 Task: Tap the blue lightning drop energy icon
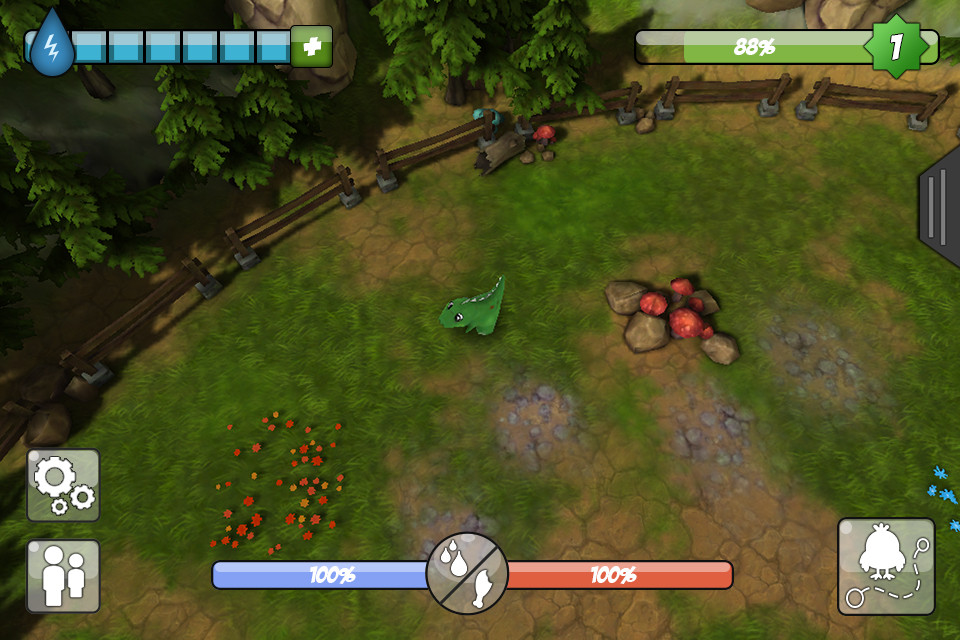tap(51, 45)
